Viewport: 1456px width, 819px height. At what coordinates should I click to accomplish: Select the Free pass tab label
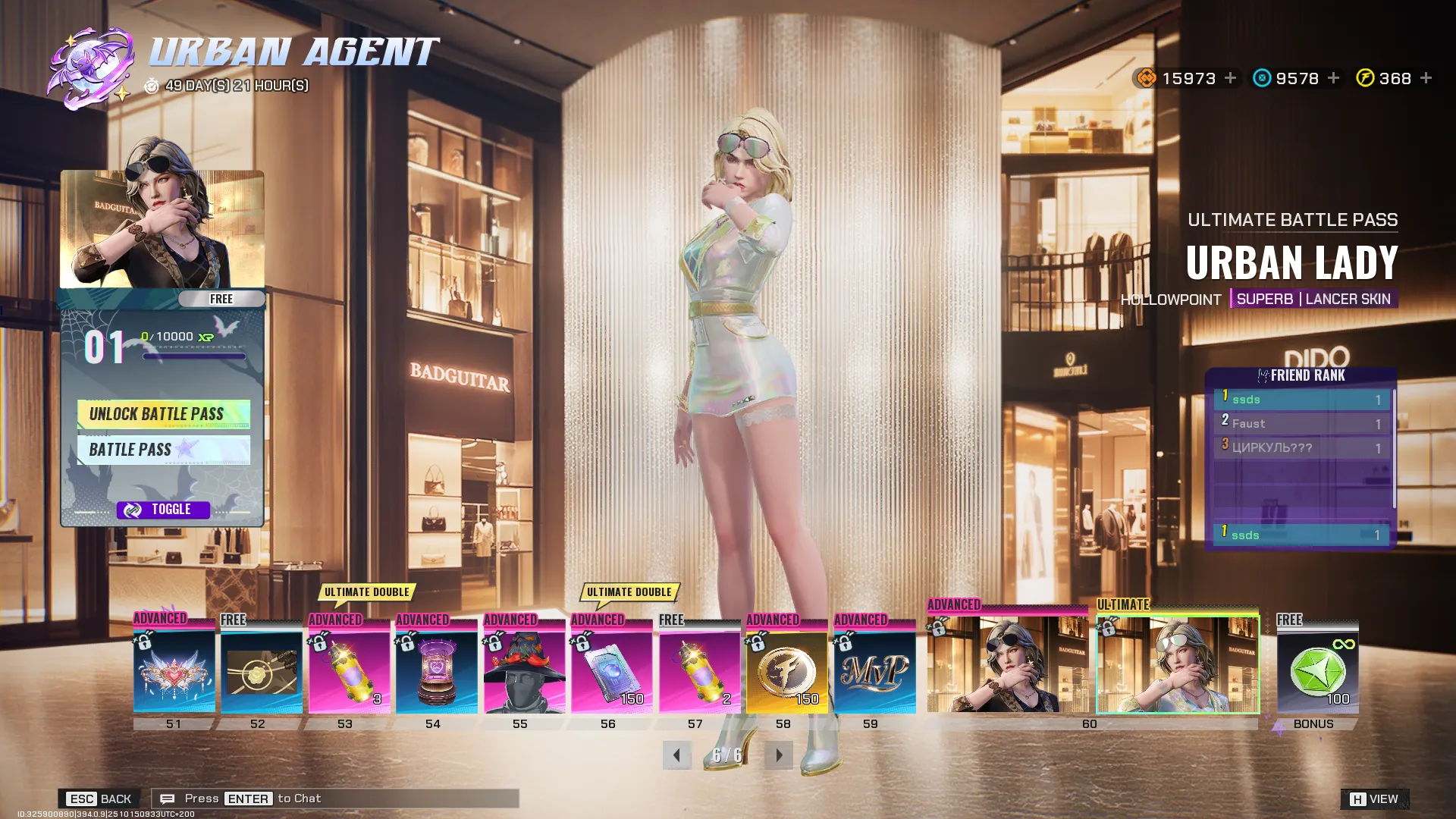point(221,299)
